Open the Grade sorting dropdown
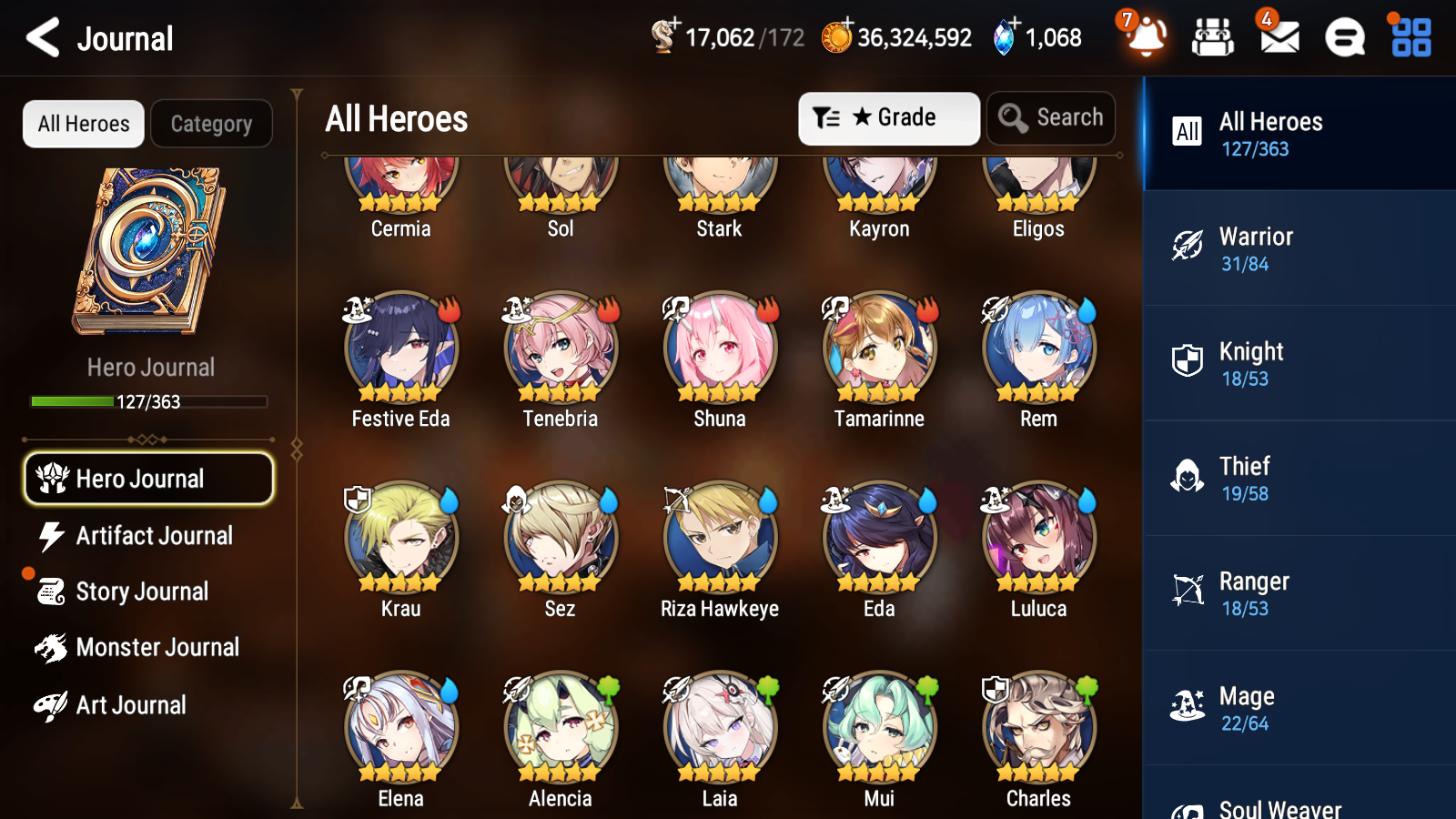The width and height of the screenshot is (1456, 819). (888, 117)
